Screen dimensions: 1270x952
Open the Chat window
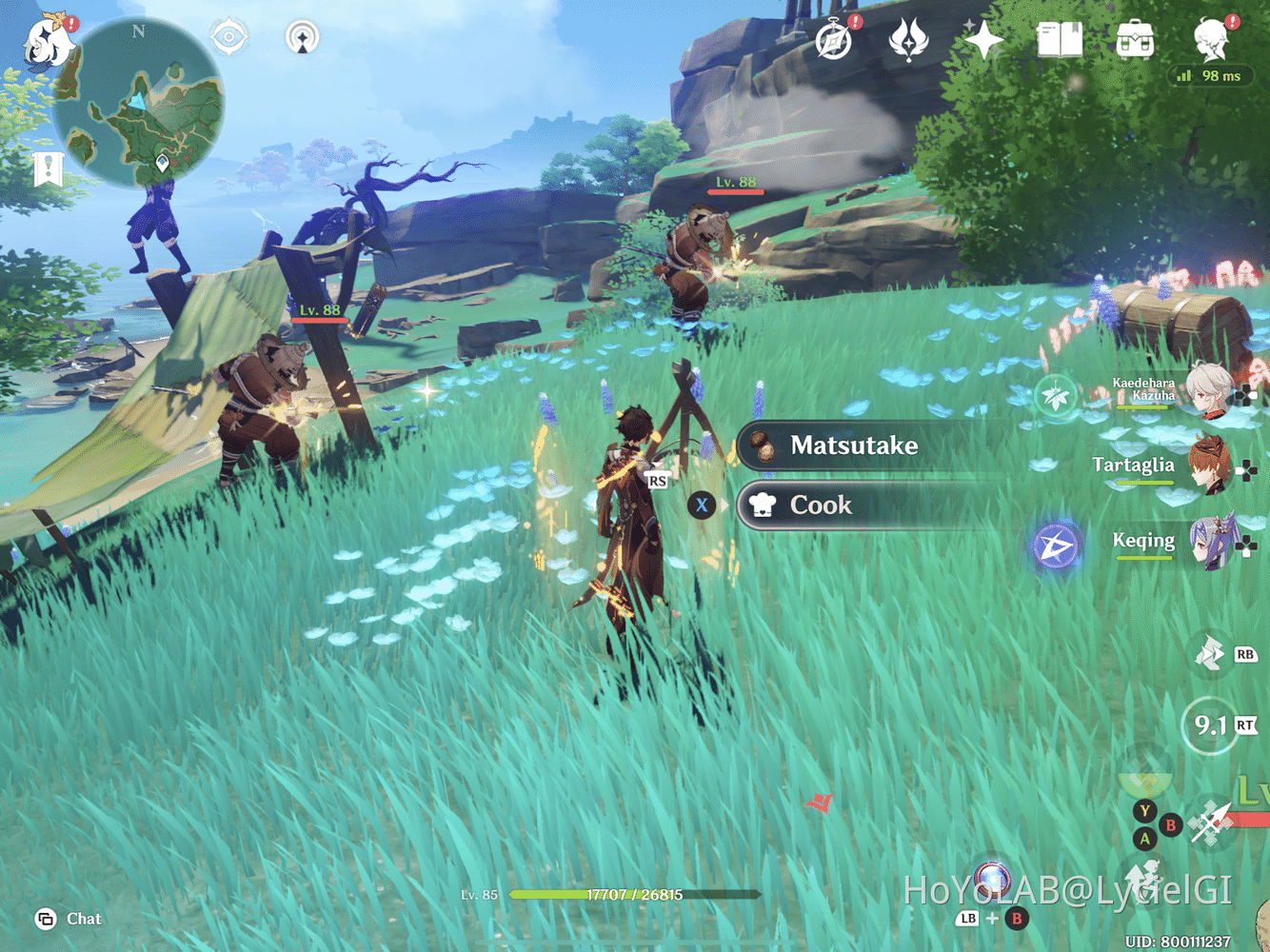pyautogui.click(x=67, y=919)
